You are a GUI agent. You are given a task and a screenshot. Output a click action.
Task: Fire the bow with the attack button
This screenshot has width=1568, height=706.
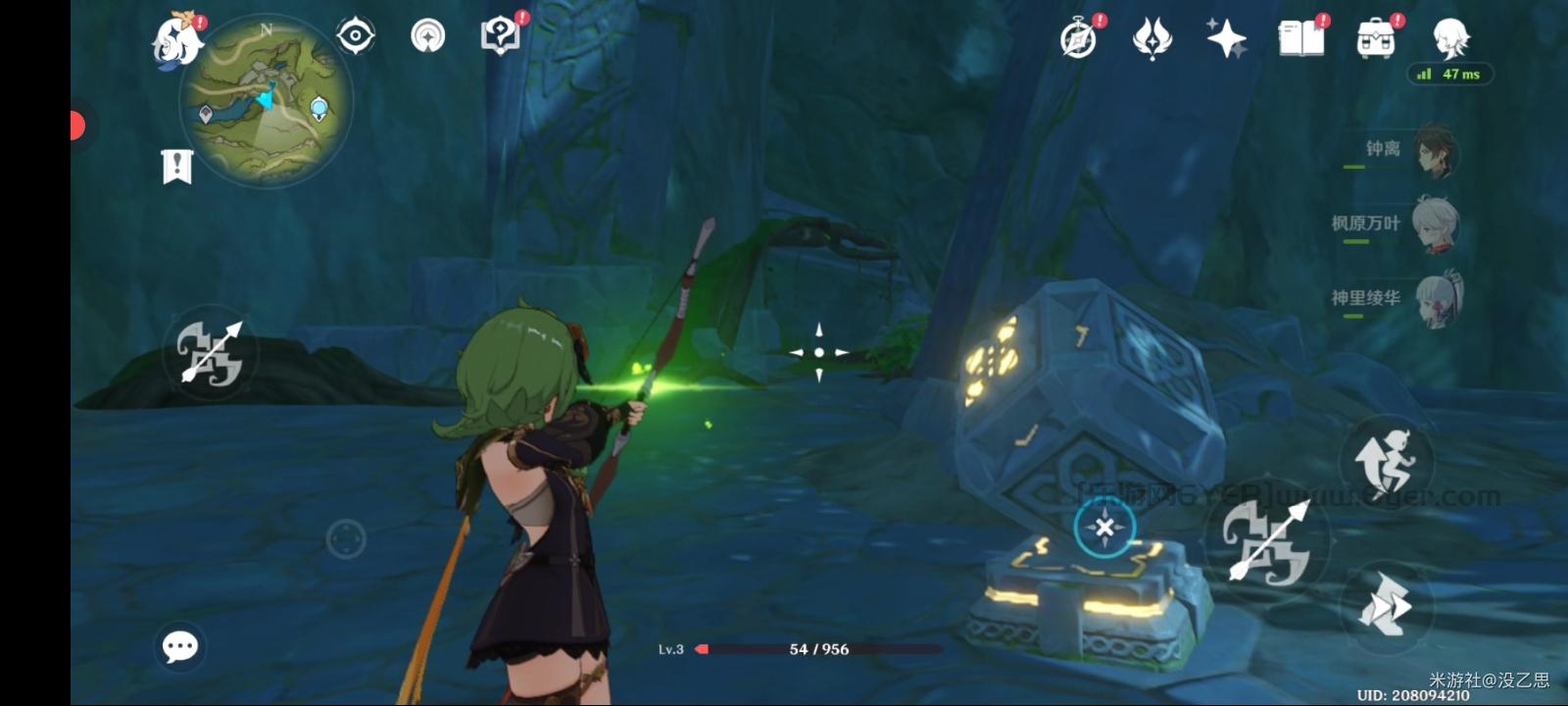1267,541
